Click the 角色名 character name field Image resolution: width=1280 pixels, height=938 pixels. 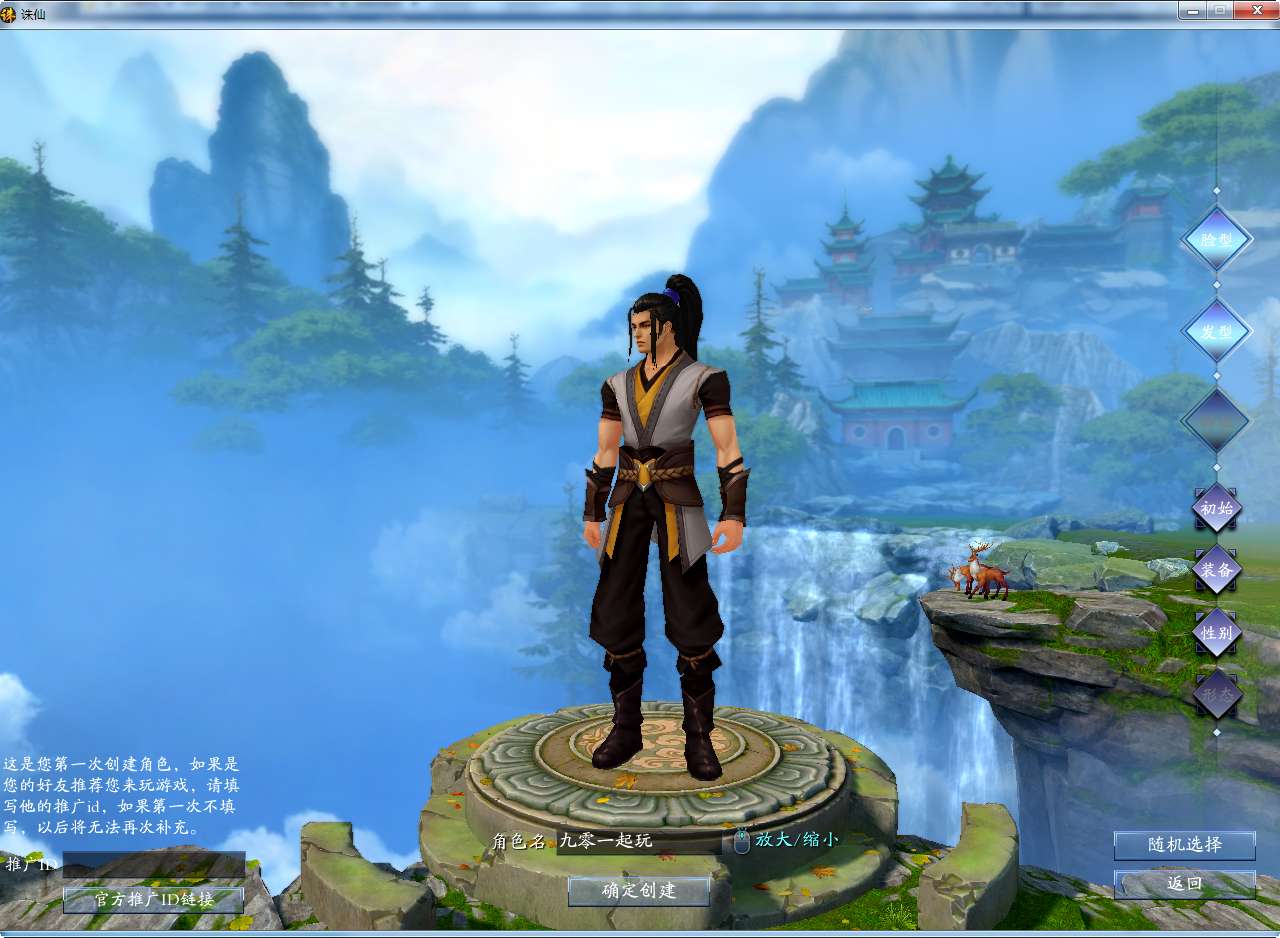(638, 841)
